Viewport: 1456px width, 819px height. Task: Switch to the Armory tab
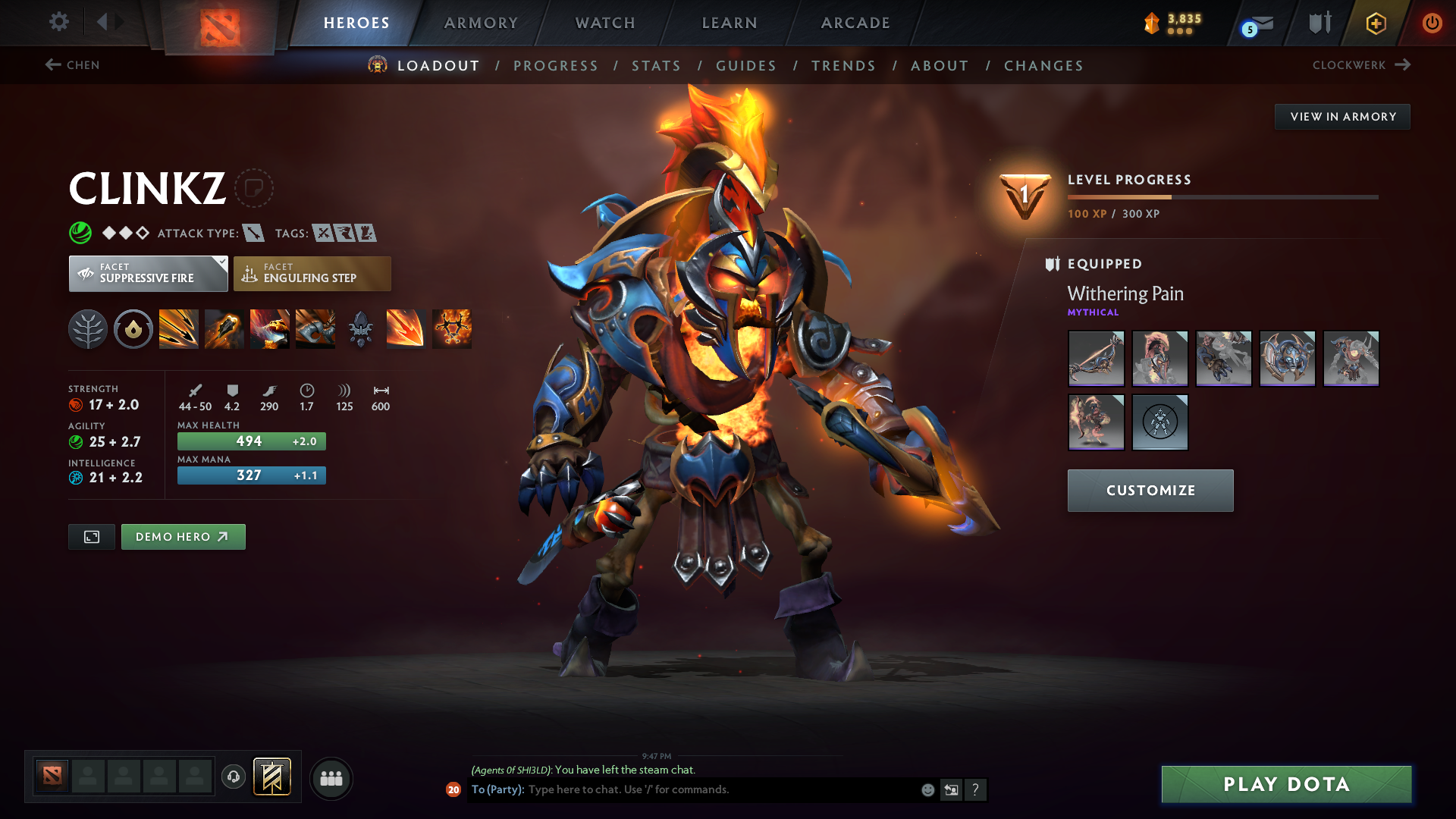pos(481,23)
